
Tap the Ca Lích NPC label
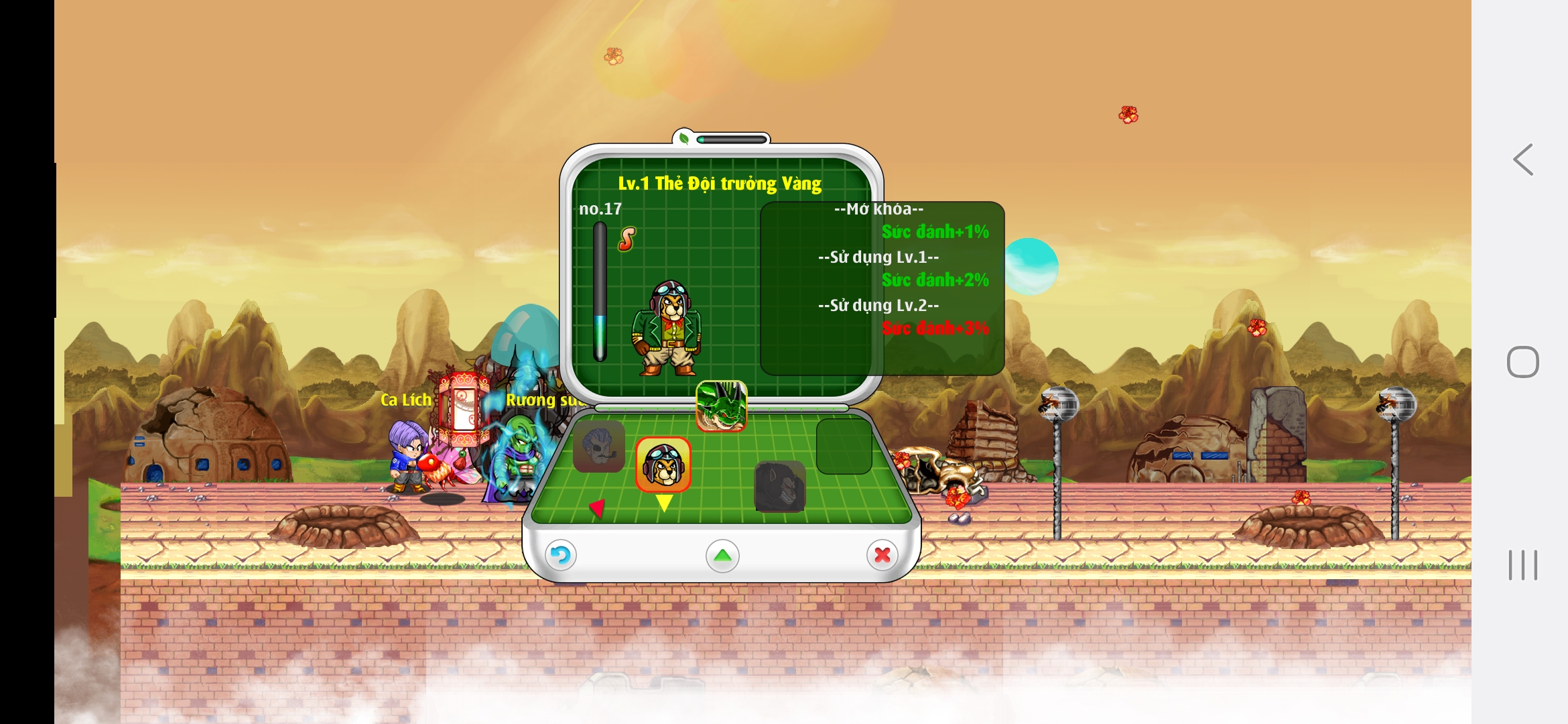pyautogui.click(x=405, y=400)
